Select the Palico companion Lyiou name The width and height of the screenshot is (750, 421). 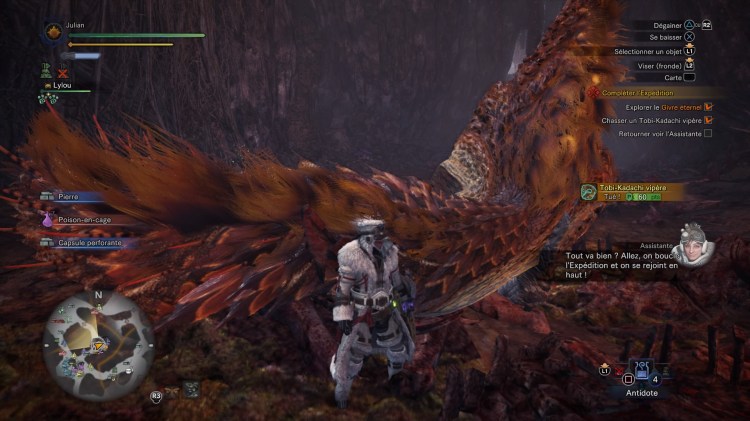(69, 88)
